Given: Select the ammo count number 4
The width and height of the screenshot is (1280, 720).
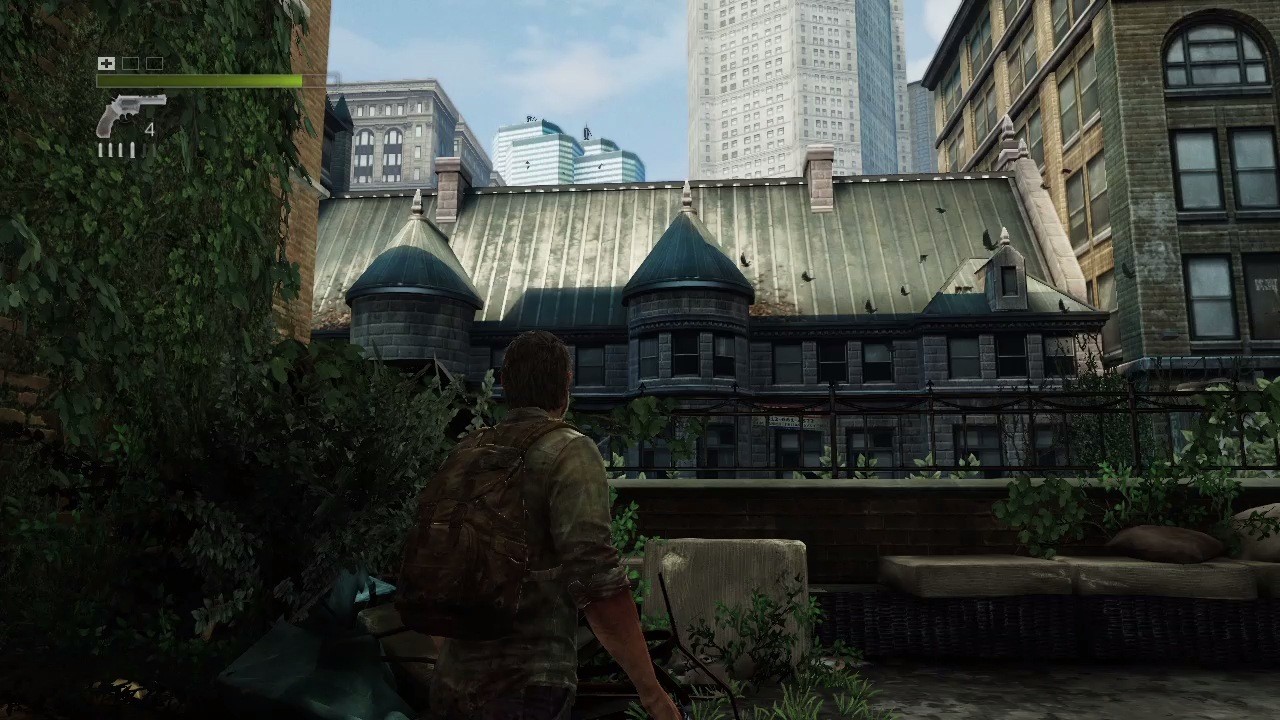Looking at the screenshot, I should click(x=150, y=128).
